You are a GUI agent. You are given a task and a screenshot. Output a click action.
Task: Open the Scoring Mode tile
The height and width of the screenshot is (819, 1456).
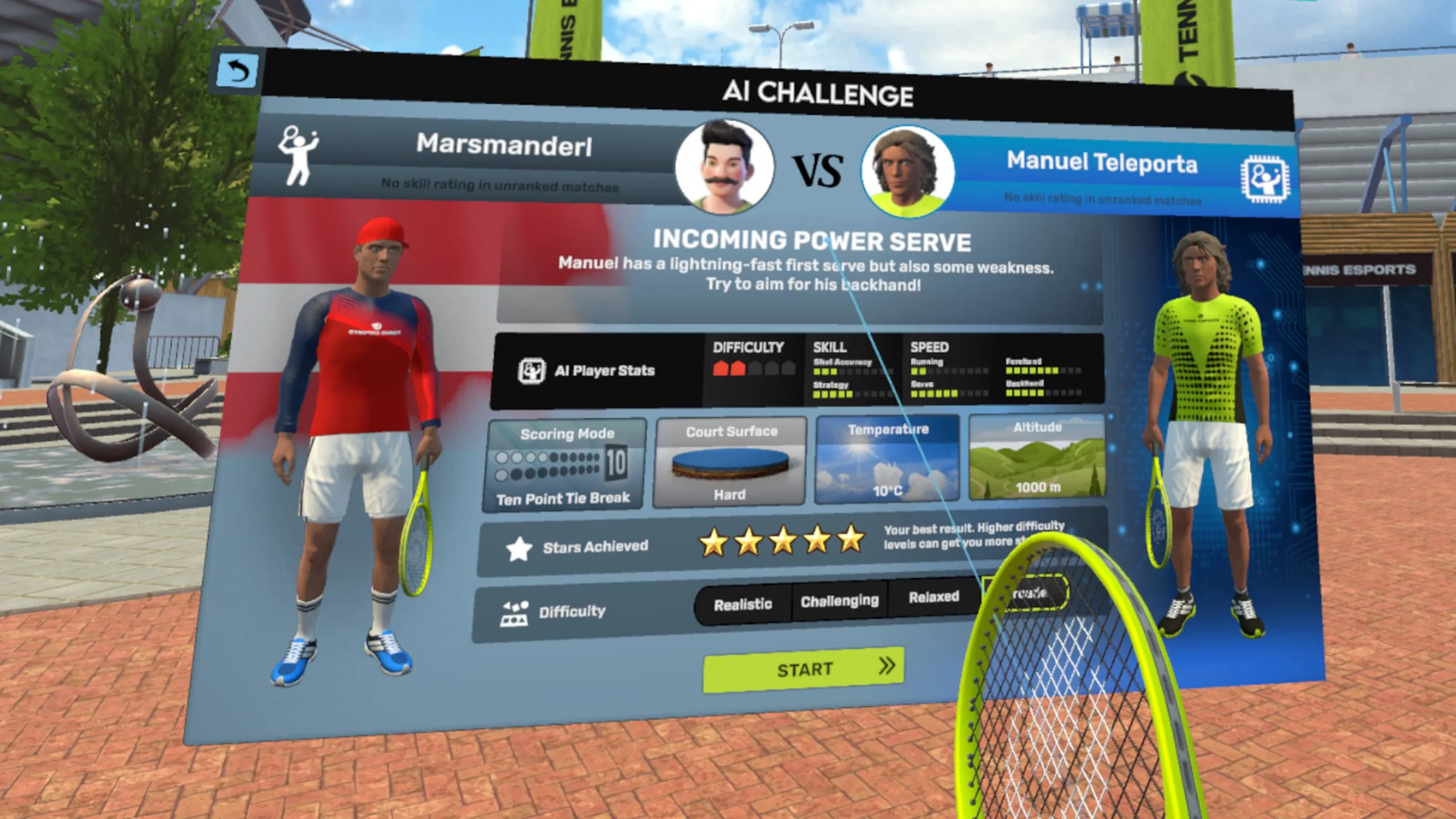coord(565,465)
